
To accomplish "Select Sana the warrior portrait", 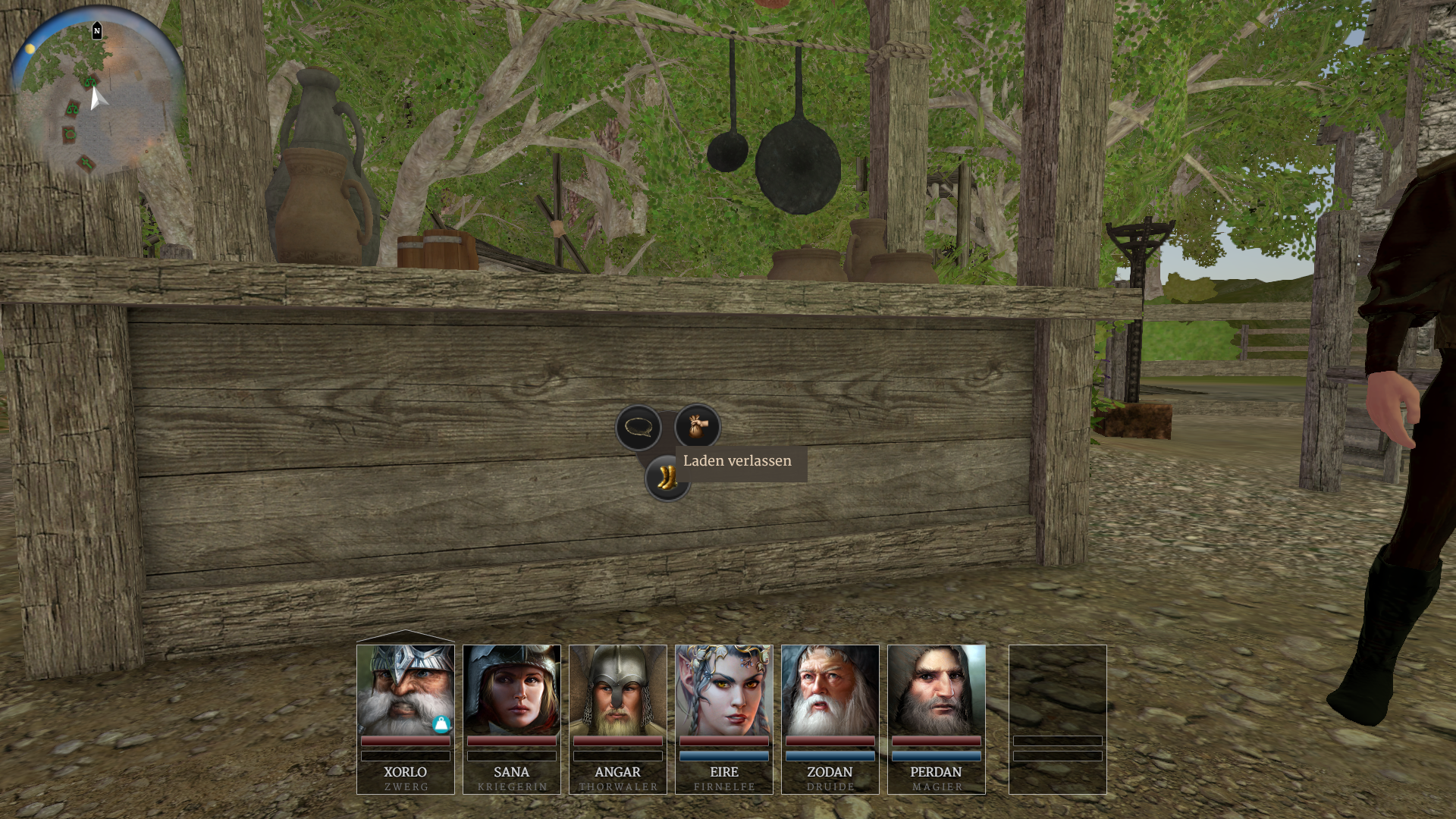I will click(x=511, y=690).
